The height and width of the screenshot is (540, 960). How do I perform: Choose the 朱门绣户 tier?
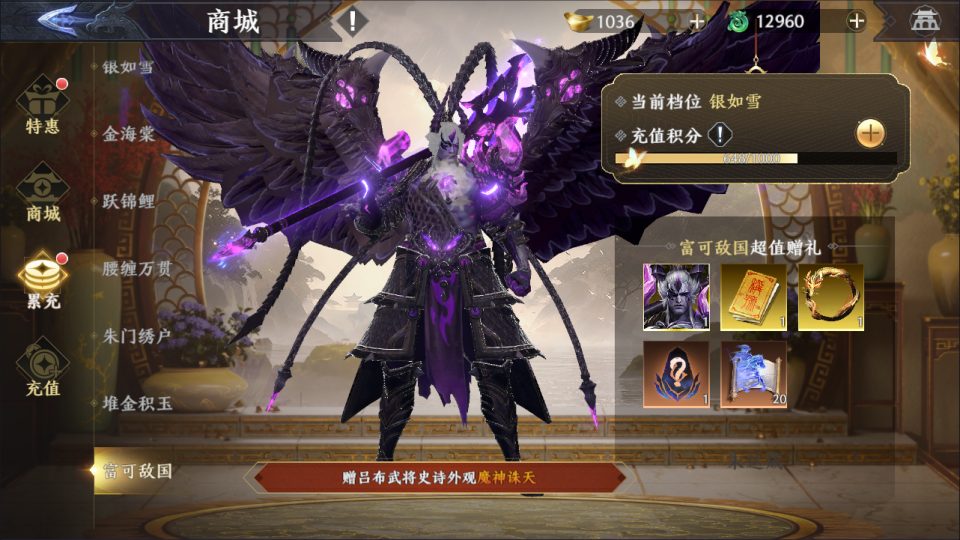pyautogui.click(x=138, y=334)
